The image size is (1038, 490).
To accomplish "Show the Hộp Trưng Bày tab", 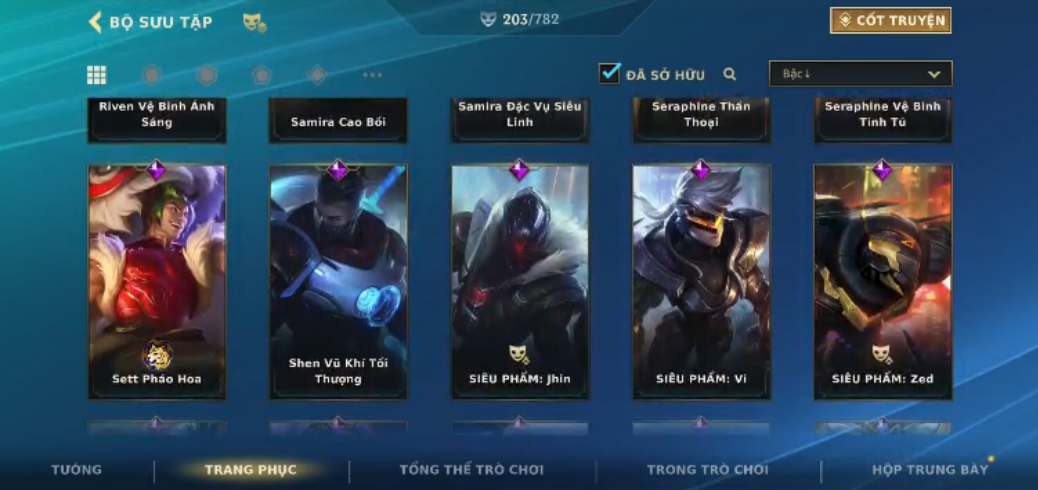I will (929, 470).
